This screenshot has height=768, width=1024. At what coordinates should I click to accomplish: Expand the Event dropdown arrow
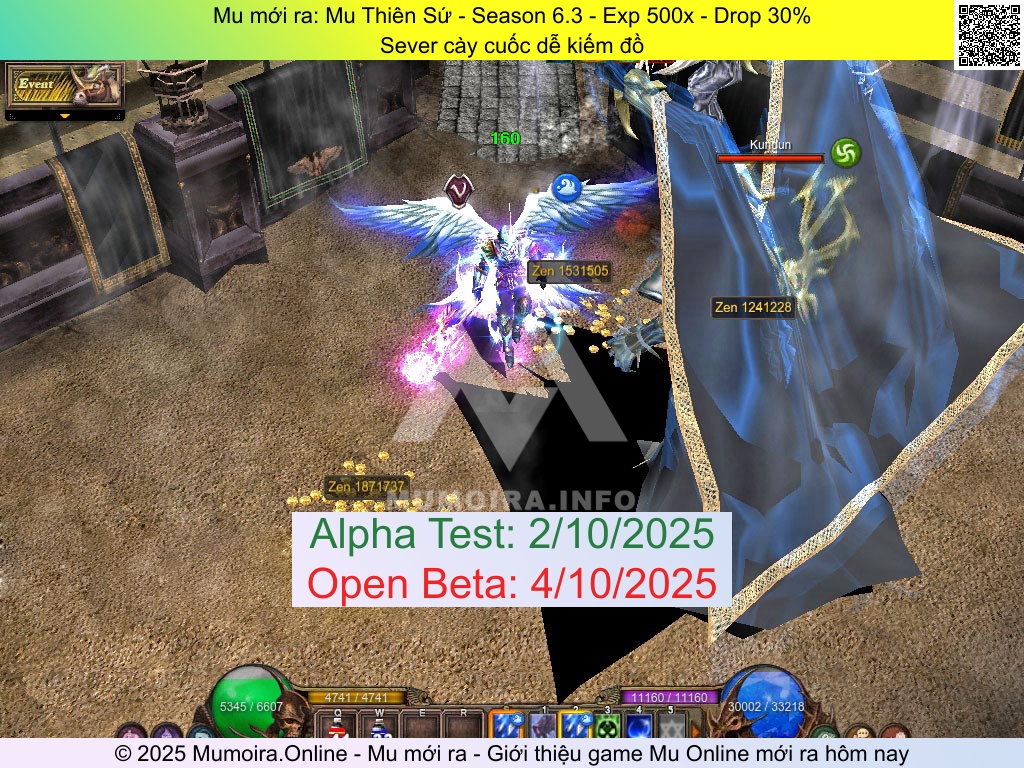[64, 116]
